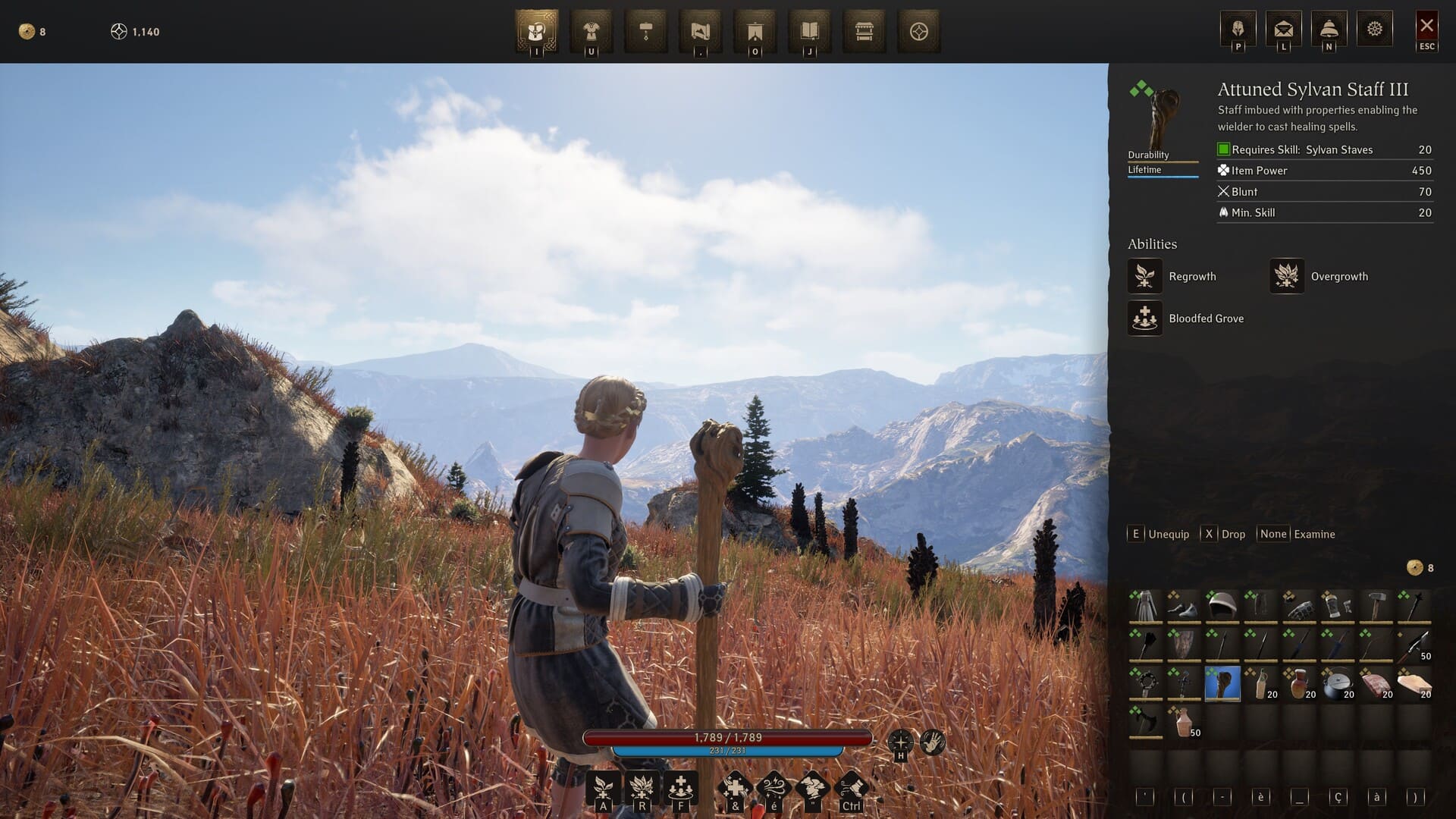
Task: Unequip the Attuned Sylvan Staff
Action: point(1159,534)
